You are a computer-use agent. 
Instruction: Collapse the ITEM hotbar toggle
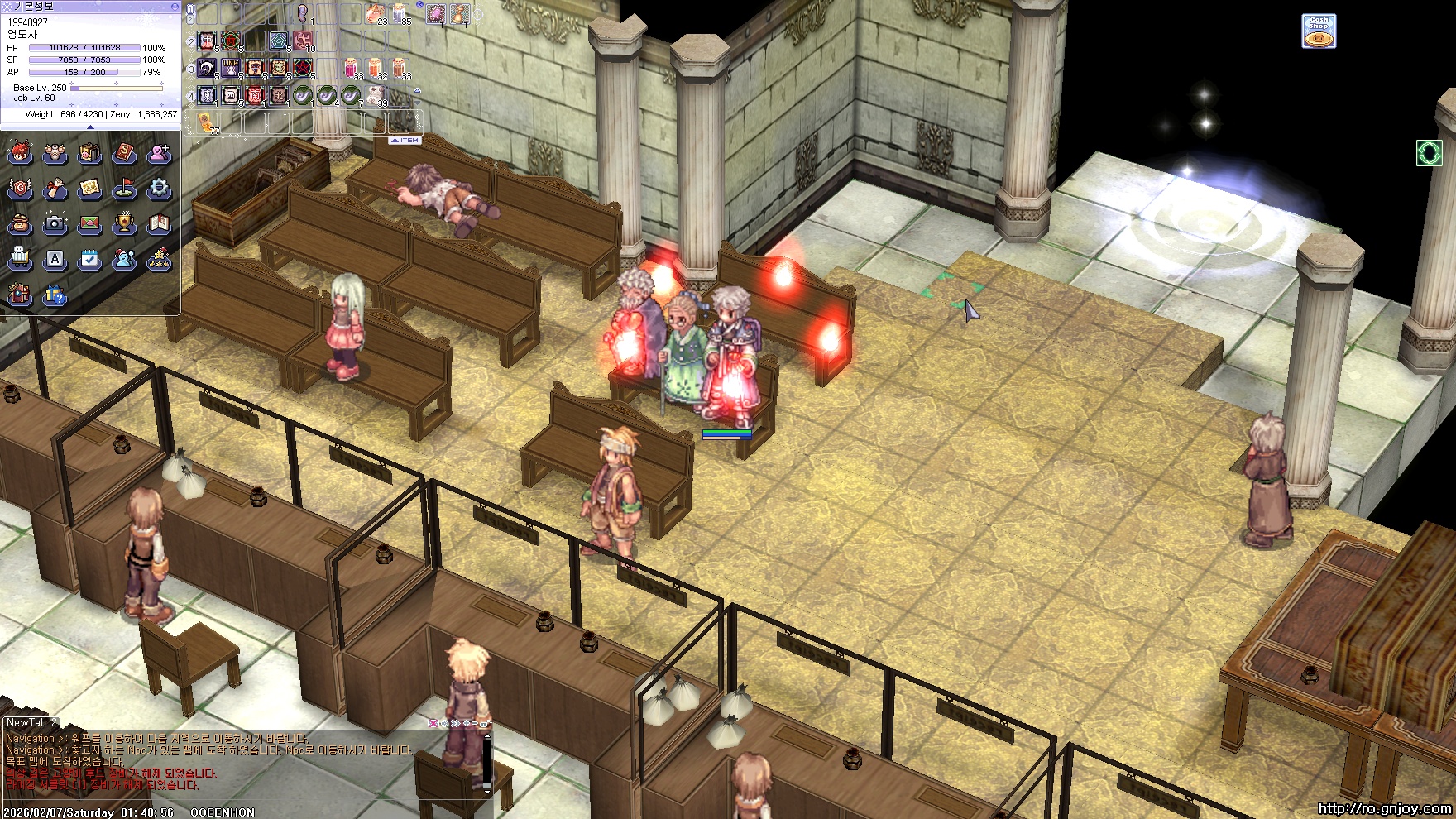(405, 141)
